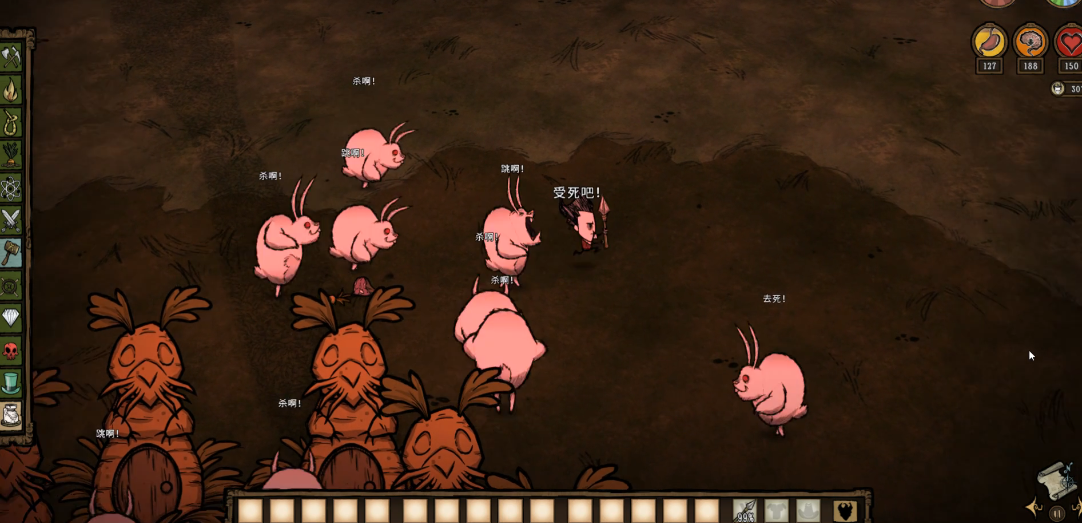Open the Food farming crafting tab

coord(11,155)
